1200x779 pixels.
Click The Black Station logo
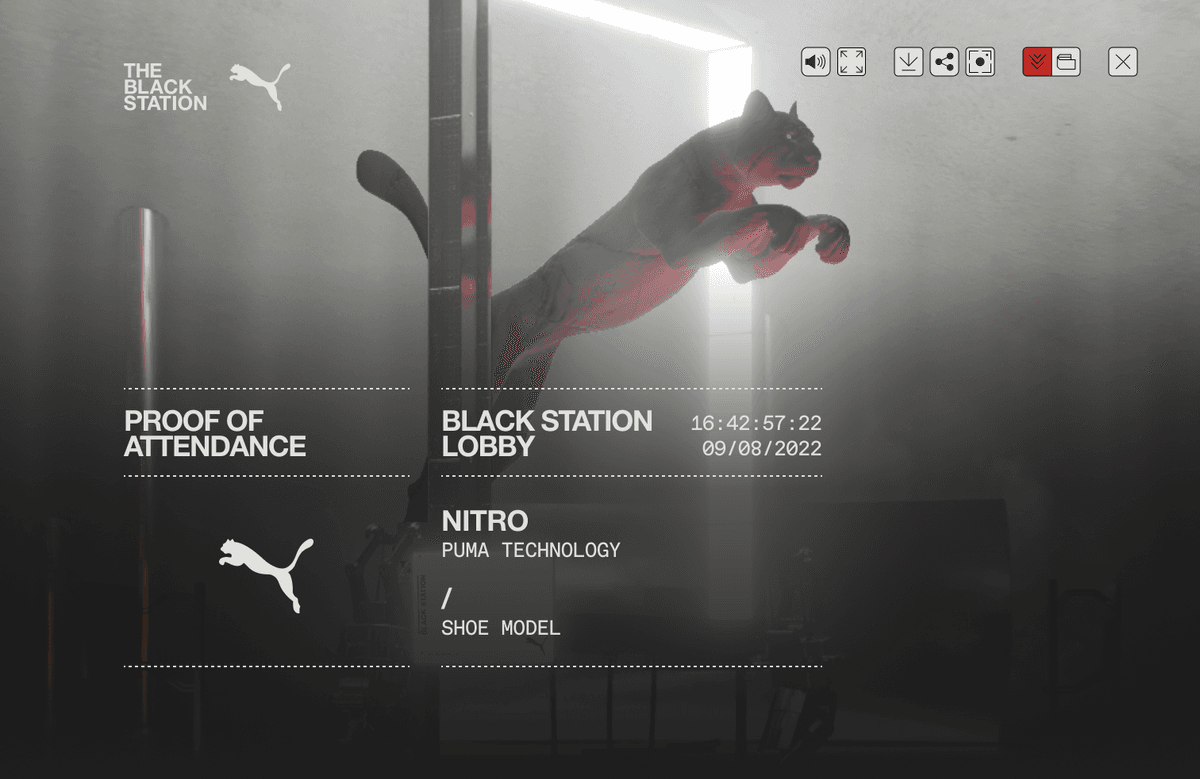pos(165,87)
